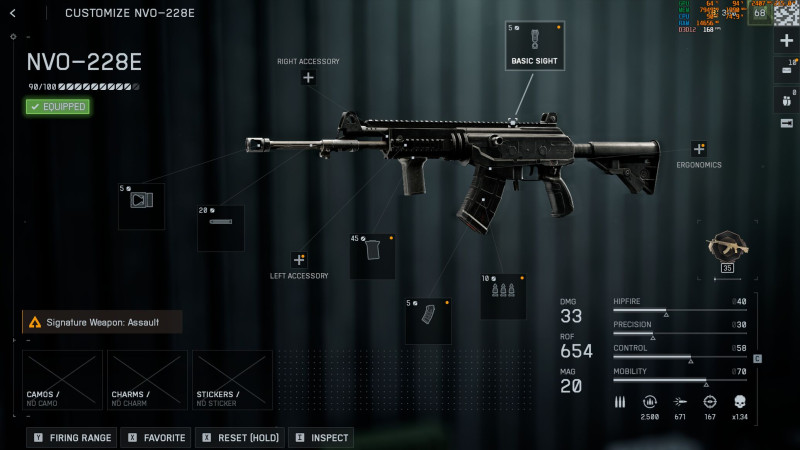The height and width of the screenshot is (450, 800).
Task: Open the magazine attachment slot
Action: click(x=428, y=320)
